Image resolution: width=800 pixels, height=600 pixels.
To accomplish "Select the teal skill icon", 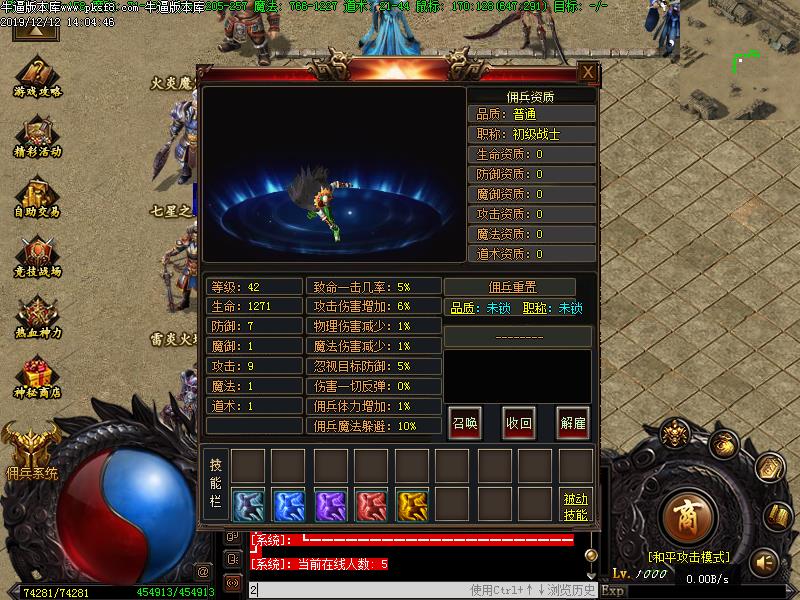I will point(248,505).
